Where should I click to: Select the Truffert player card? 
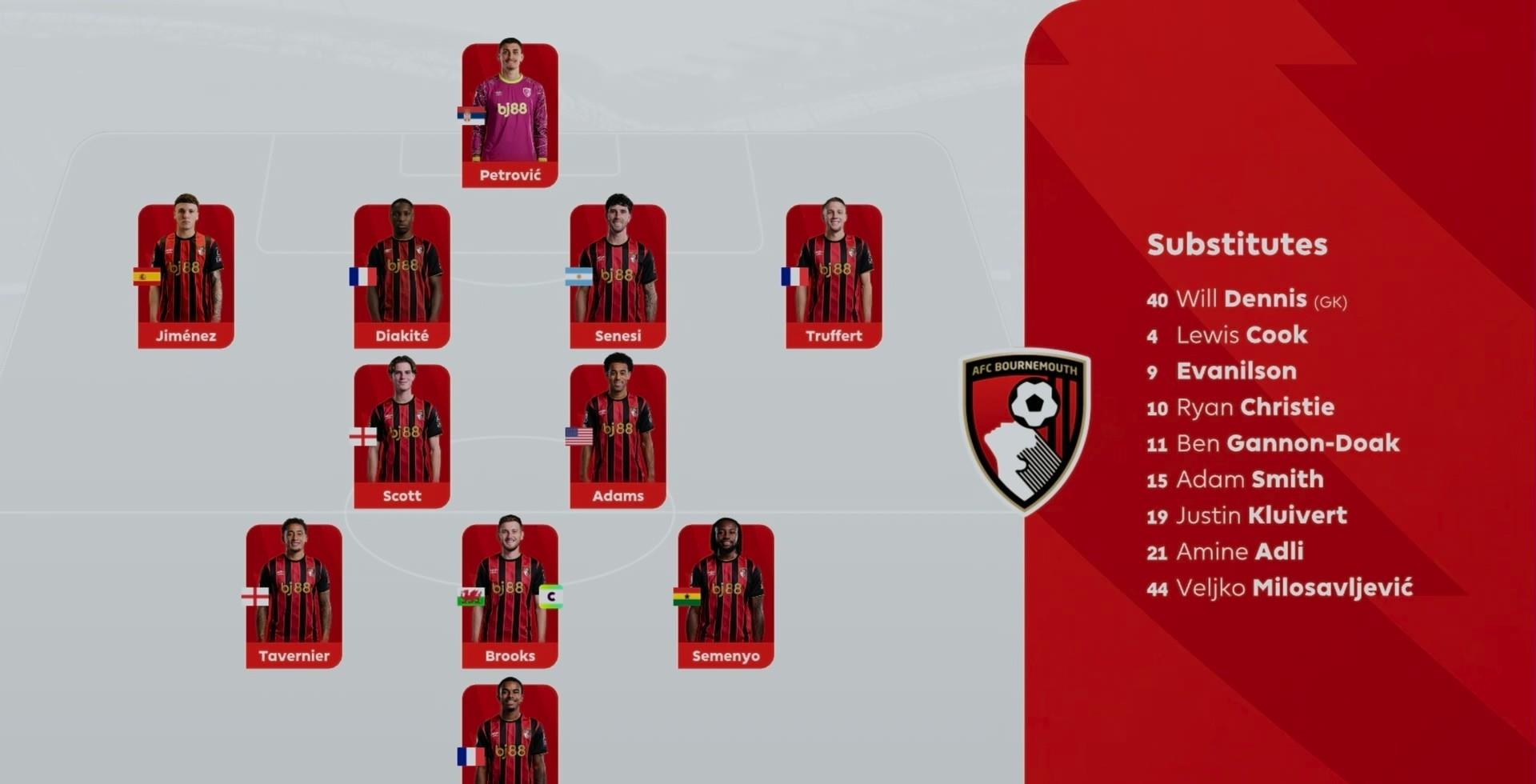point(834,276)
